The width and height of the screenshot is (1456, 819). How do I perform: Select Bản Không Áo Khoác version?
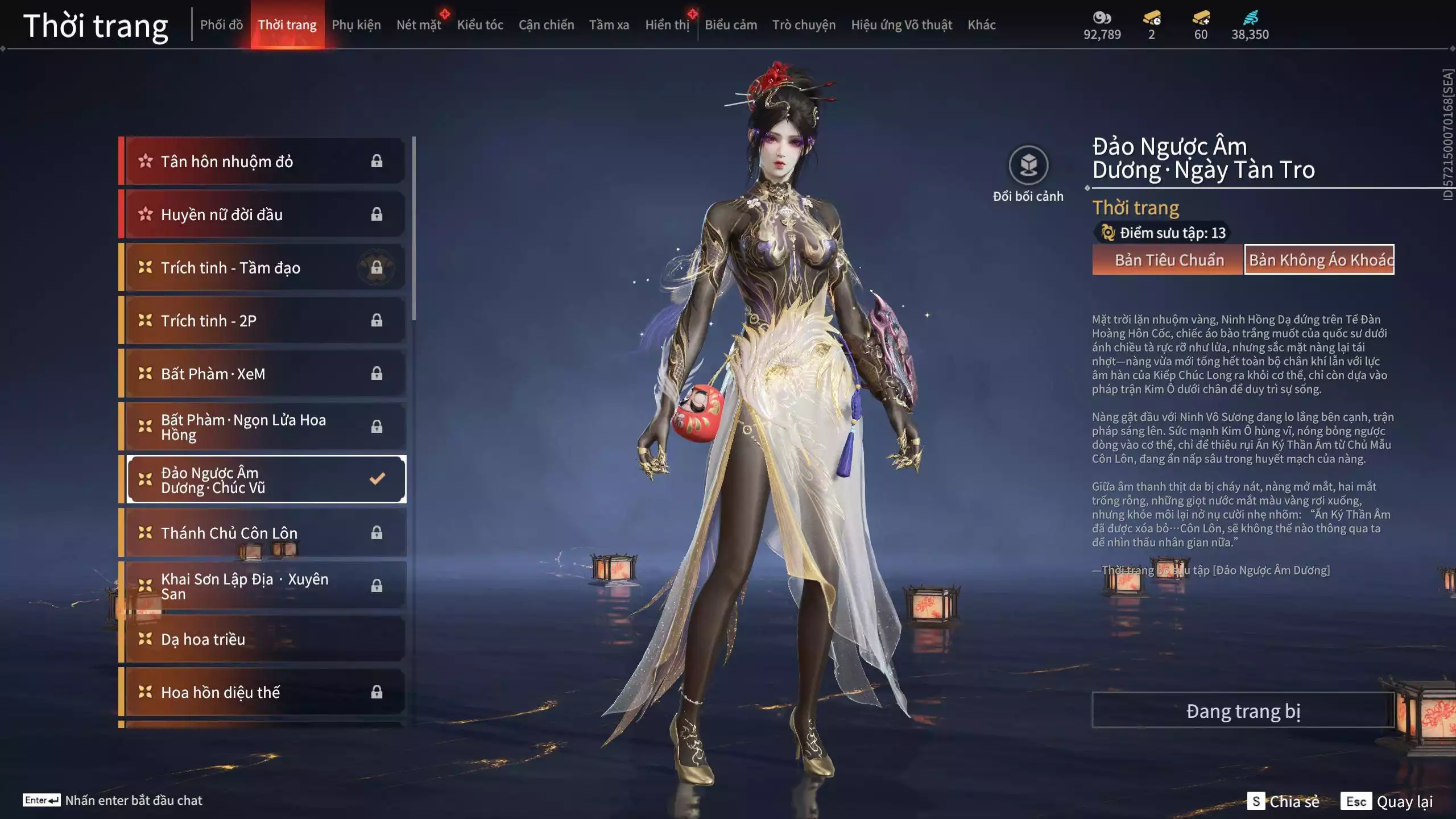tap(1319, 260)
